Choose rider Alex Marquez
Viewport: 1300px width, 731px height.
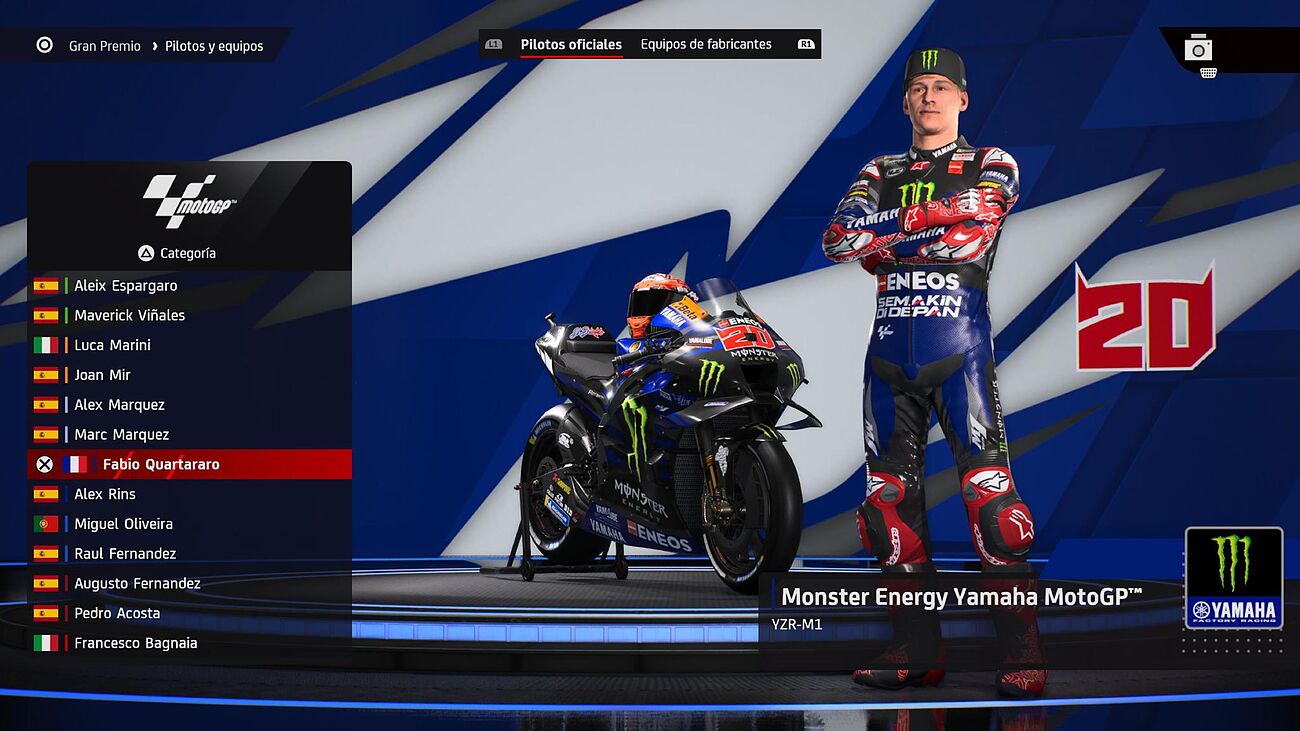(x=119, y=405)
